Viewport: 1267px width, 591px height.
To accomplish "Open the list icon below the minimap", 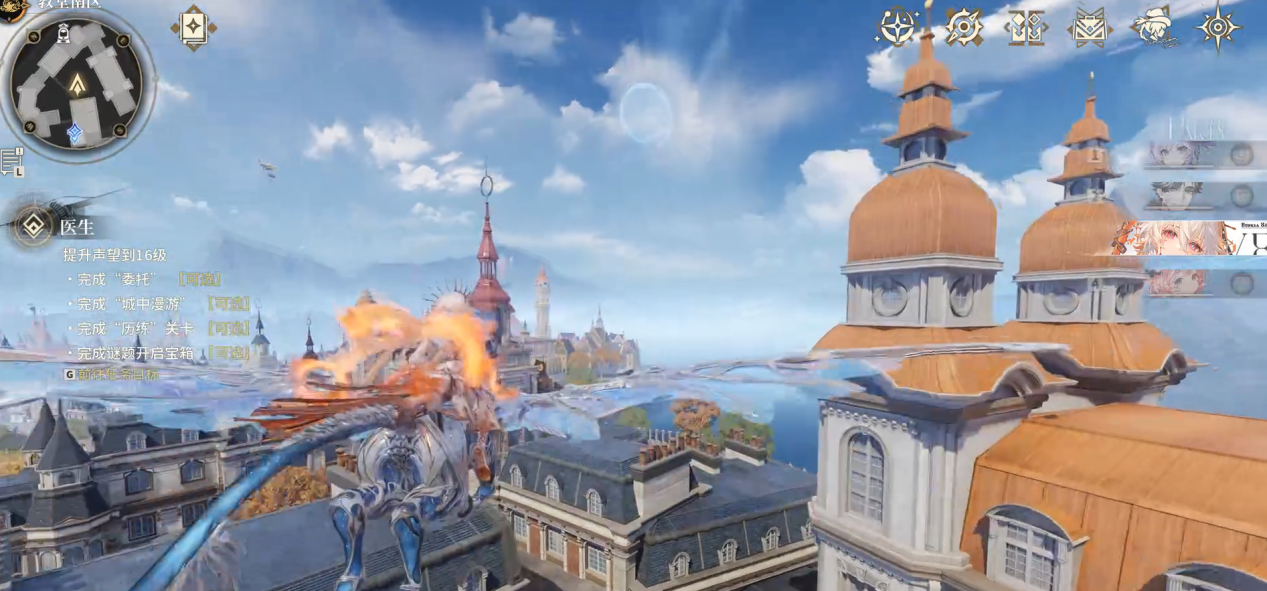I will pos(12,162).
